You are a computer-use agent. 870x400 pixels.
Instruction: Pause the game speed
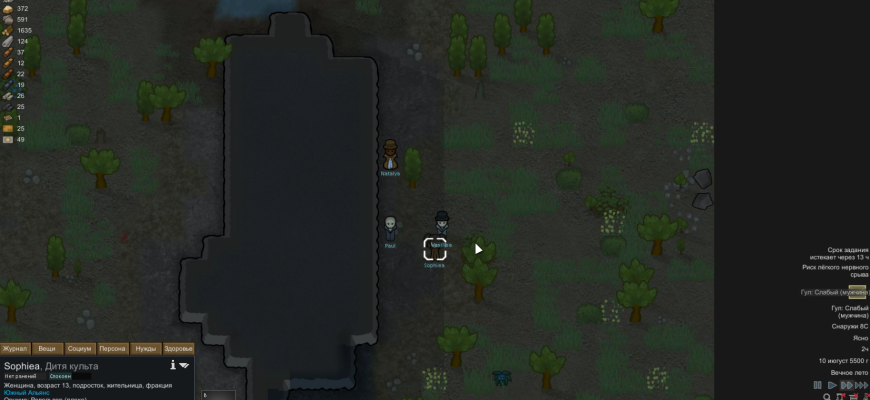click(817, 385)
